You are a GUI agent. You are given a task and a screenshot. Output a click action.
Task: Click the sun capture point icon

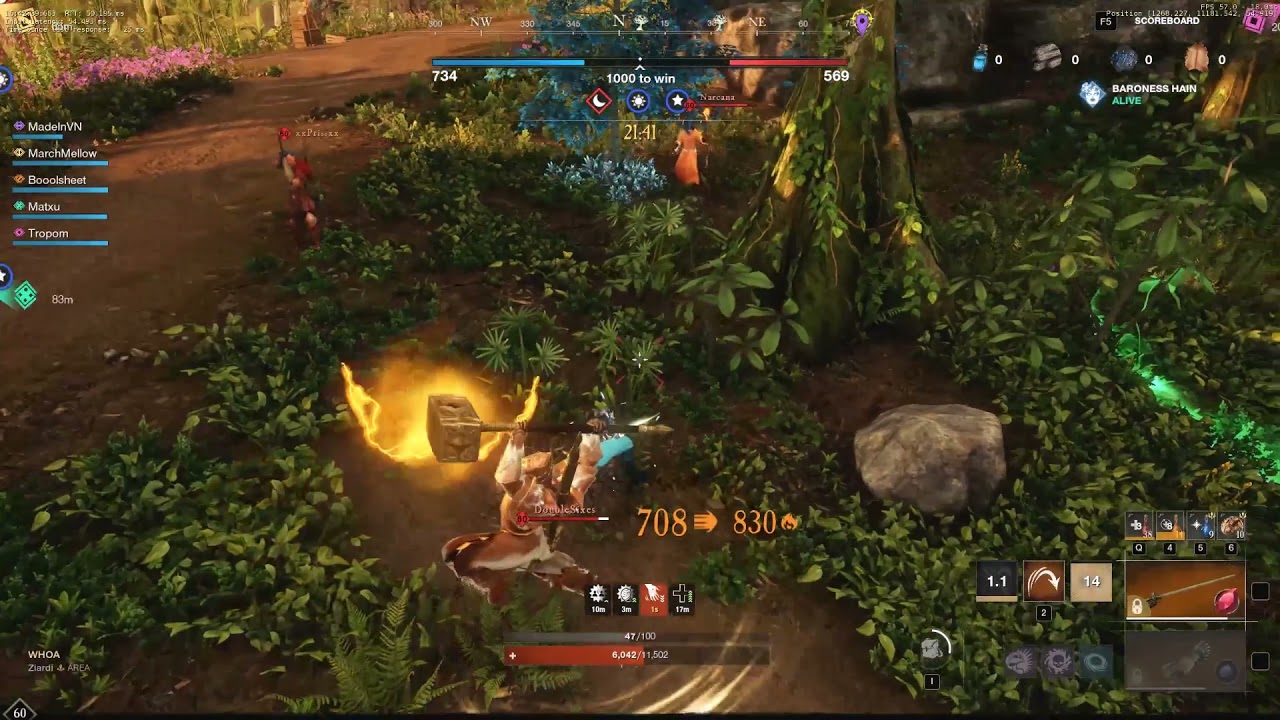coord(638,101)
